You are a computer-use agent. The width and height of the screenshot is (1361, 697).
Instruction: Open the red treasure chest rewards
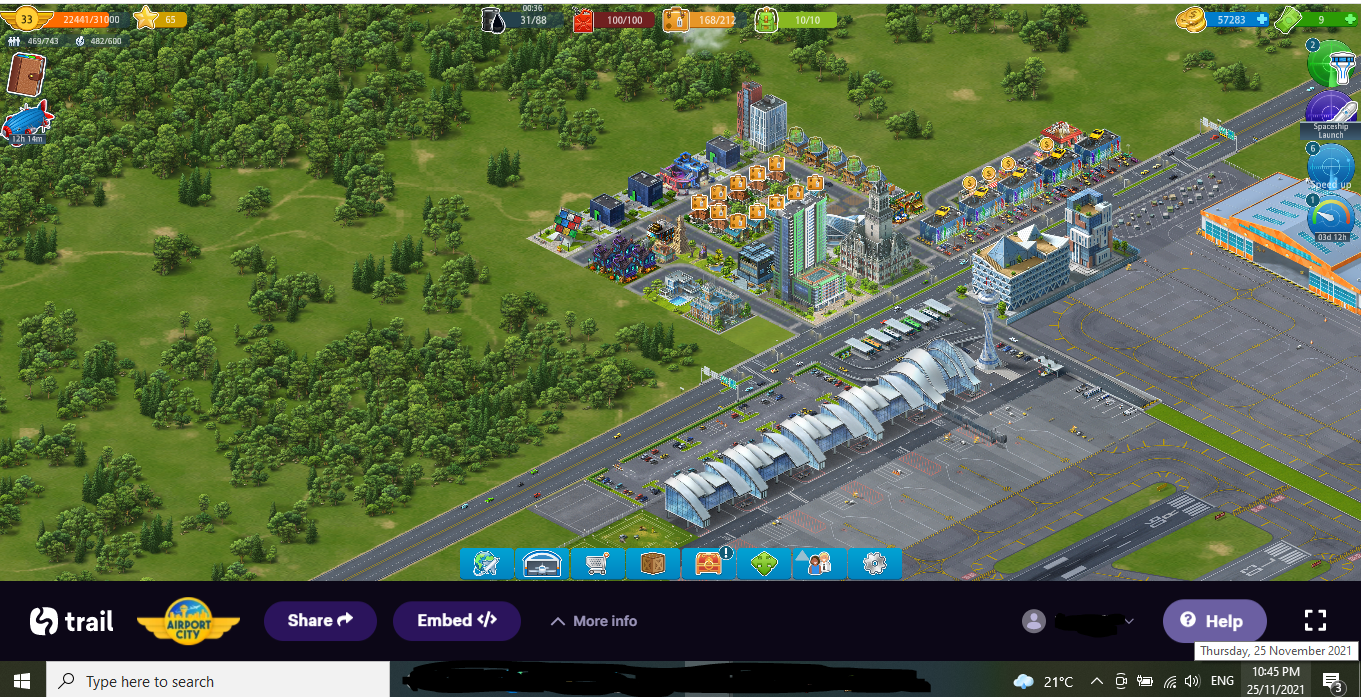point(708,564)
